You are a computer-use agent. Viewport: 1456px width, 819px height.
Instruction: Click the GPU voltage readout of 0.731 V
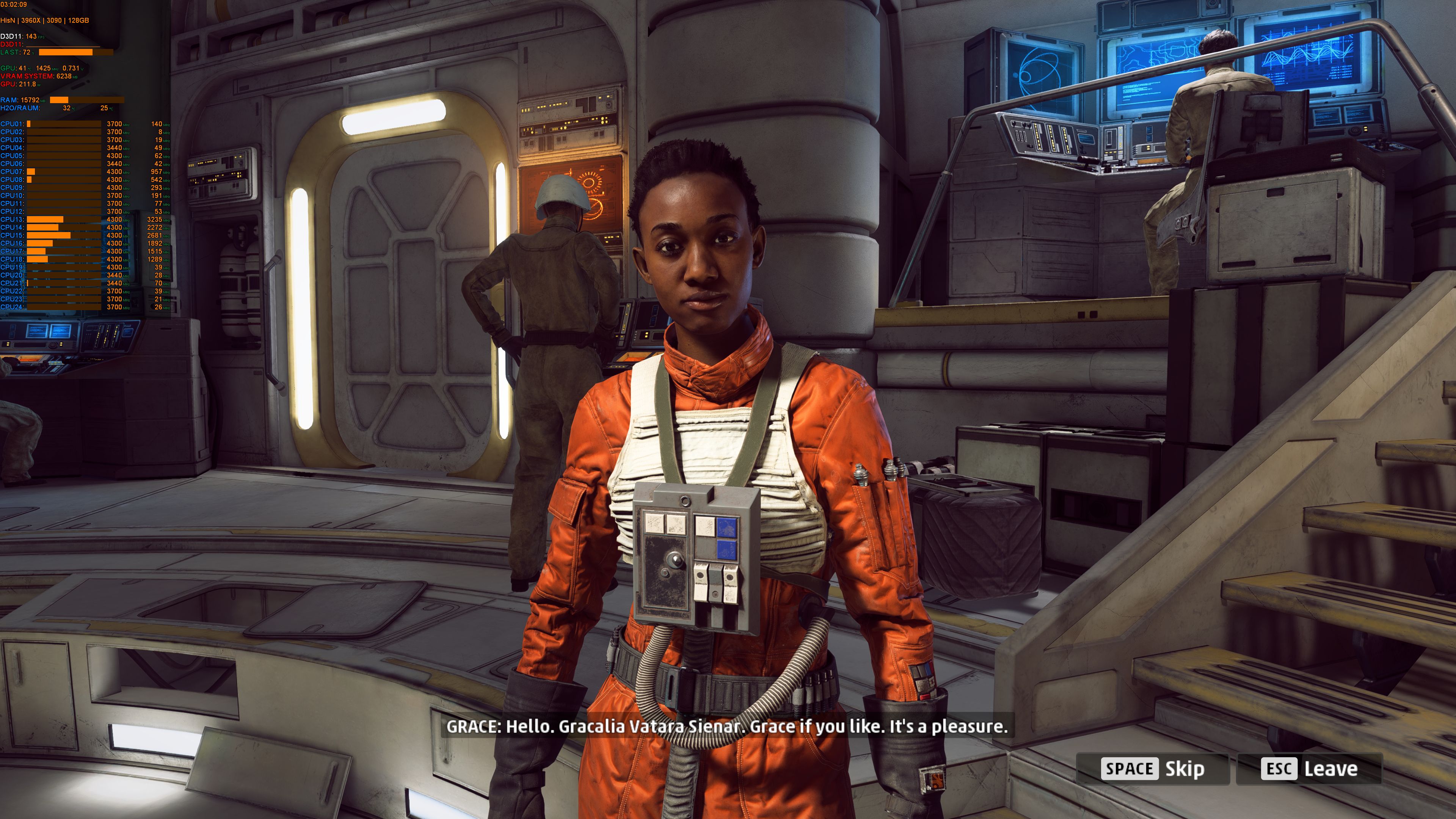pos(71,68)
